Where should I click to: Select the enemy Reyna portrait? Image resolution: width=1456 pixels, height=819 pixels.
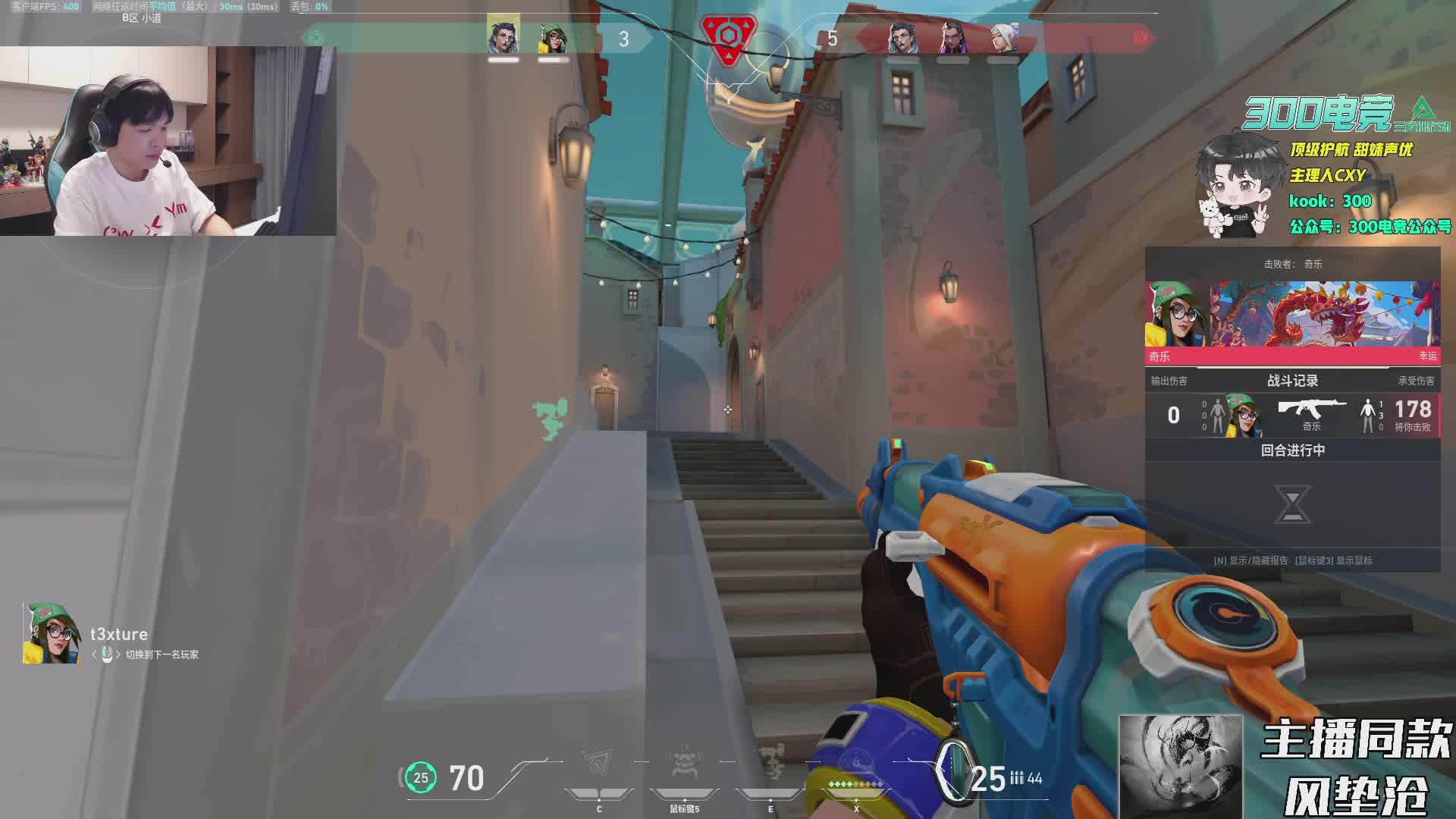click(x=952, y=37)
